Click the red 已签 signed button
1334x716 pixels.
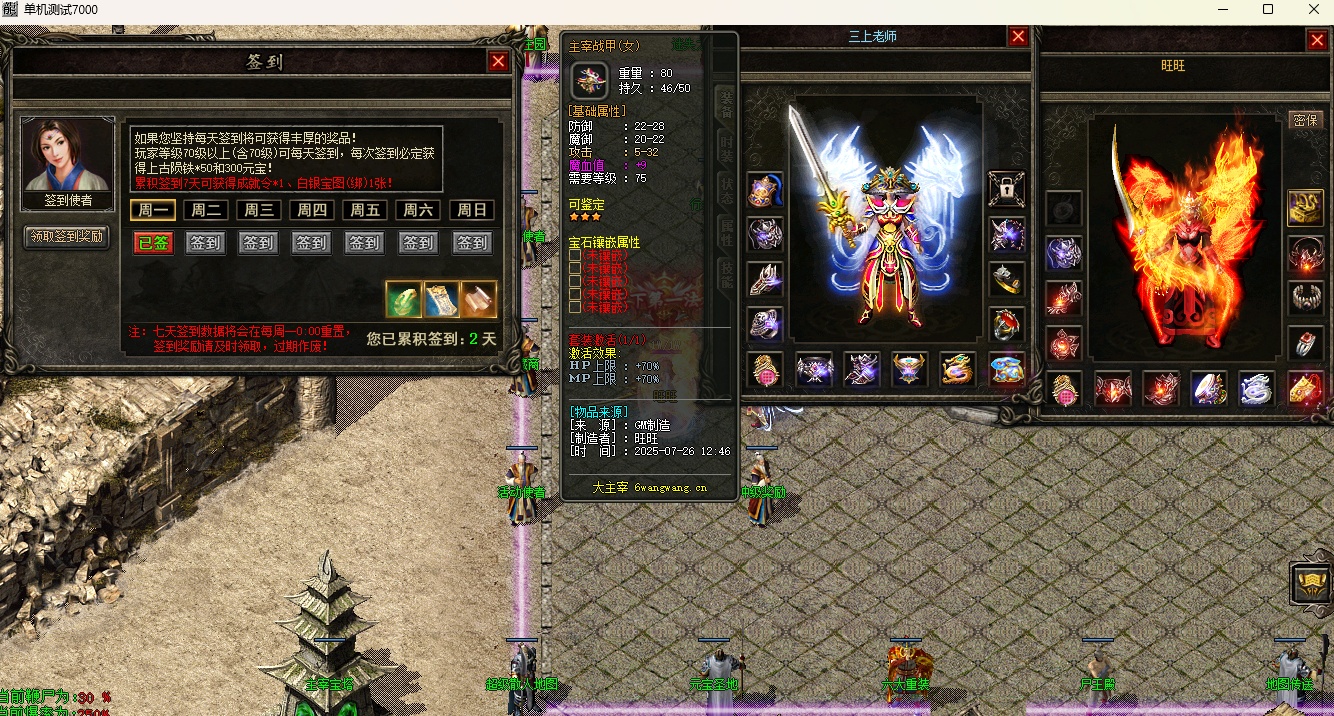153,243
